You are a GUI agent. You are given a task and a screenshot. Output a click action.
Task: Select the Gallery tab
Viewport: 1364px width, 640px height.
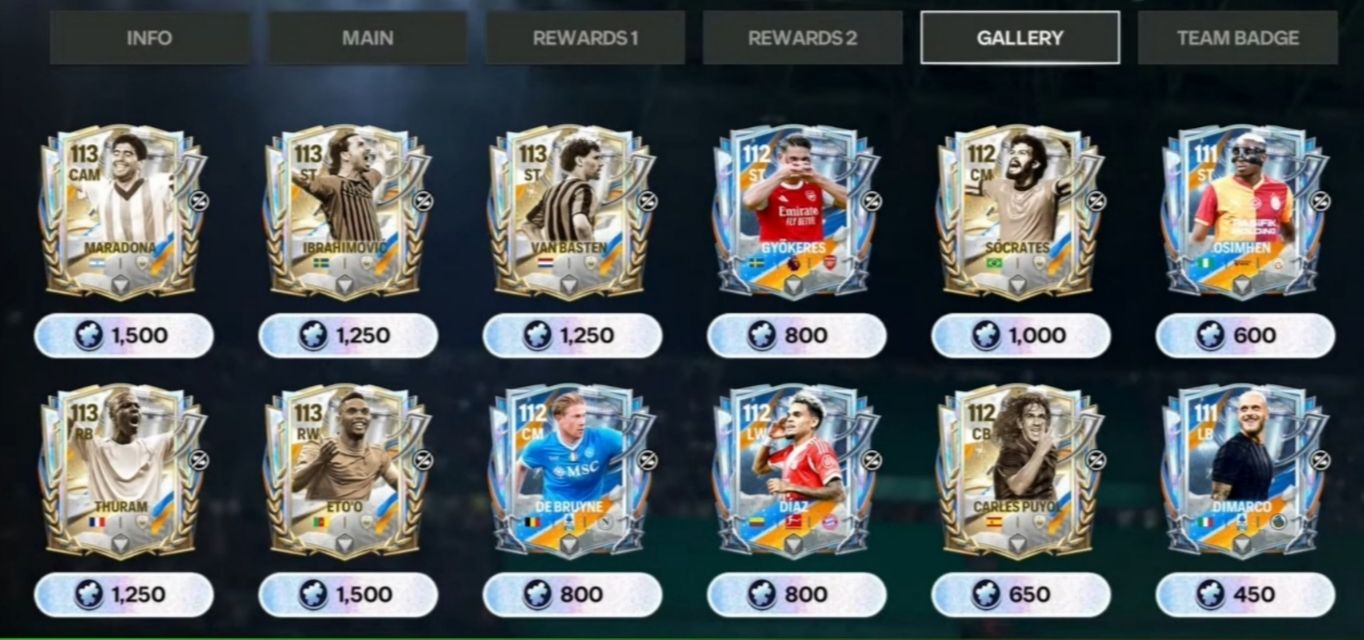(x=1019, y=38)
